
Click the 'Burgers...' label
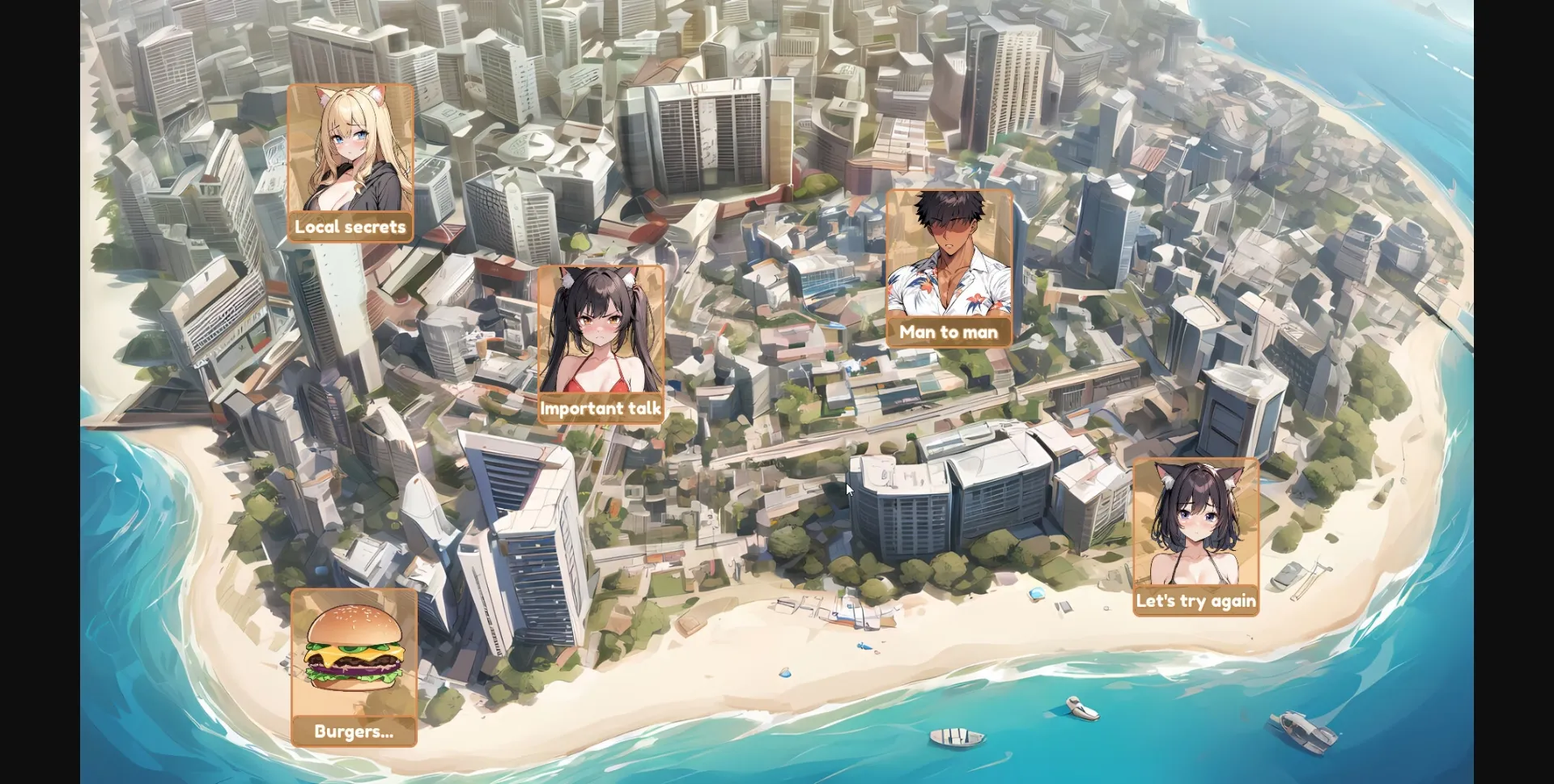[x=353, y=731]
